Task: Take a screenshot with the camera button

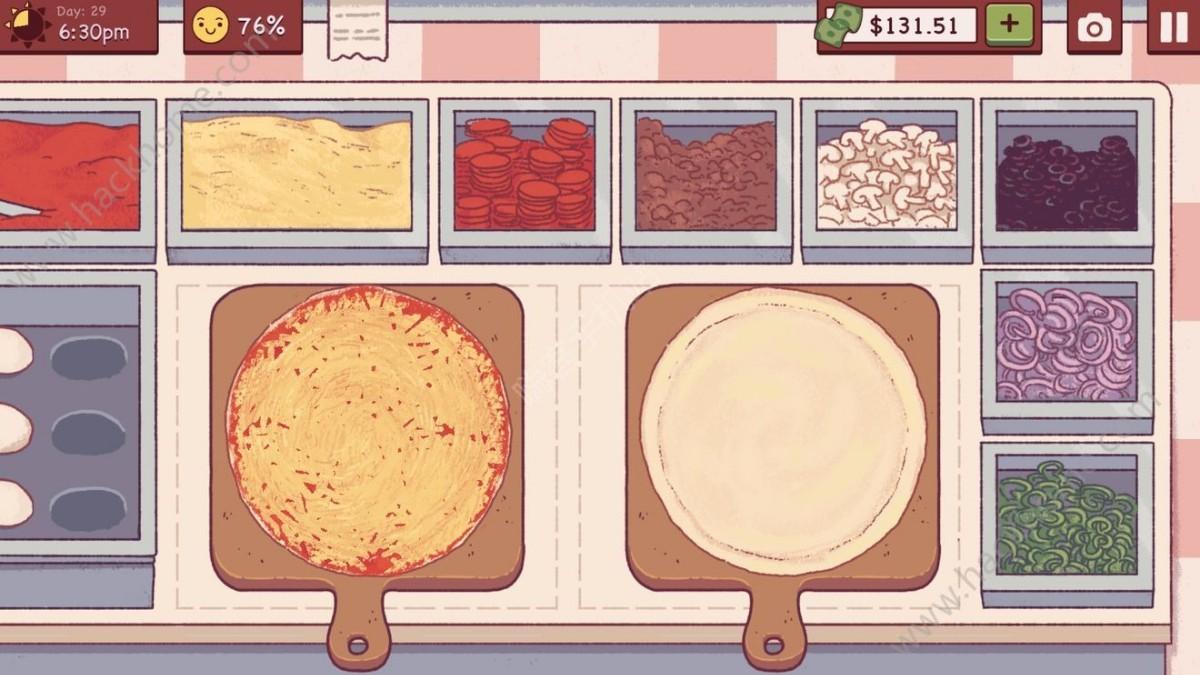Action: 1094,27
